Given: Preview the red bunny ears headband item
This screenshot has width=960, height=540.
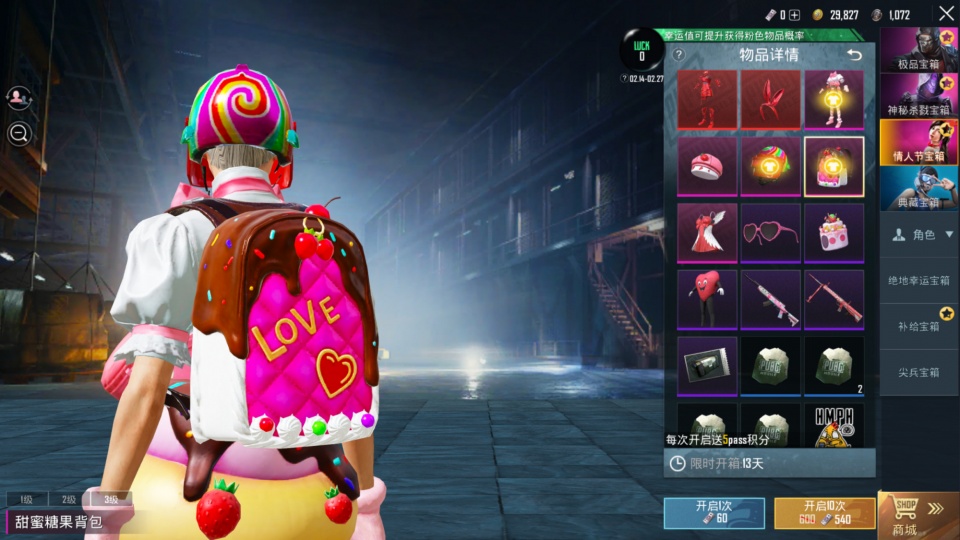Looking at the screenshot, I should (771, 99).
